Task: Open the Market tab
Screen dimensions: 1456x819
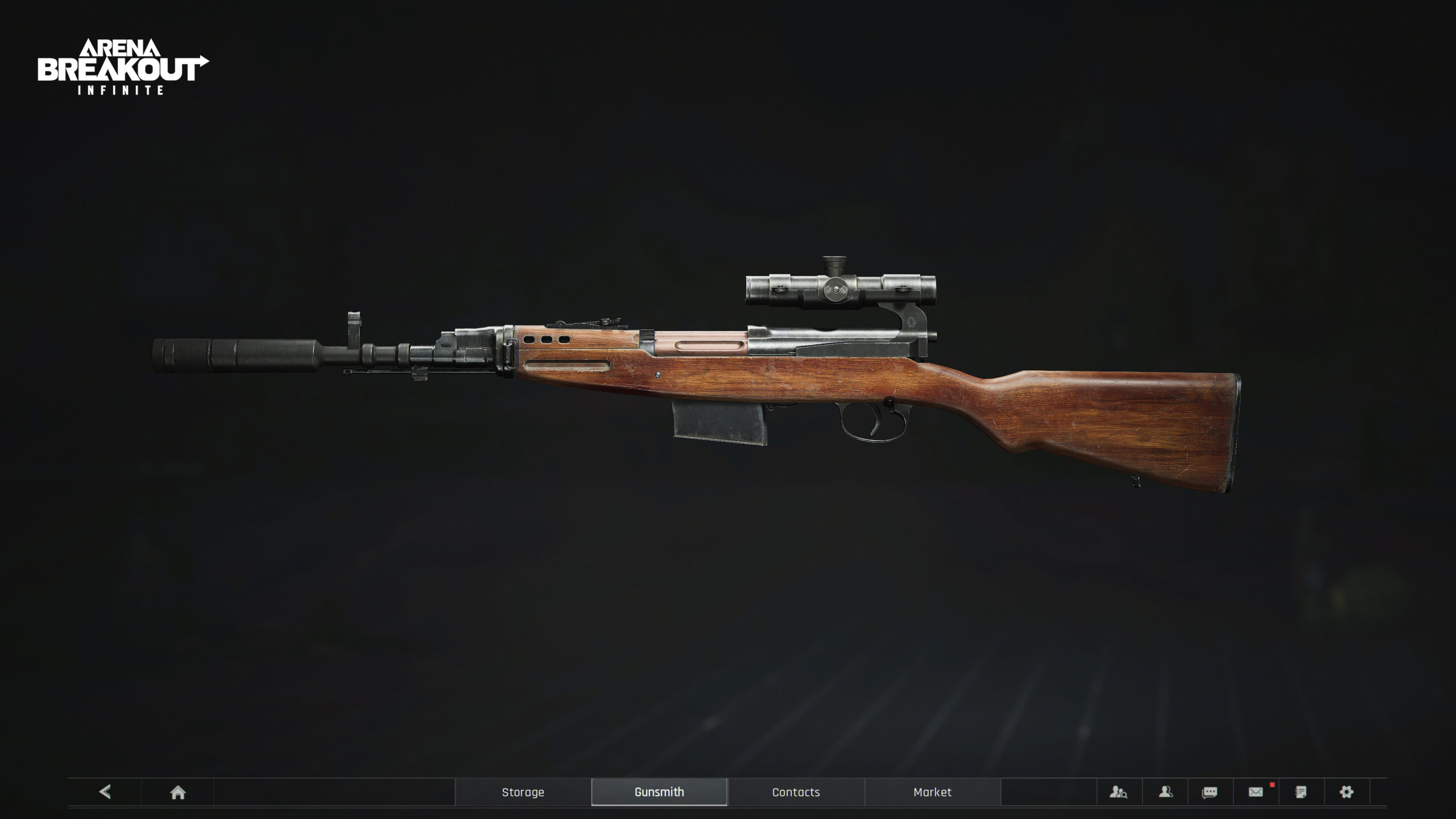Action: [932, 792]
